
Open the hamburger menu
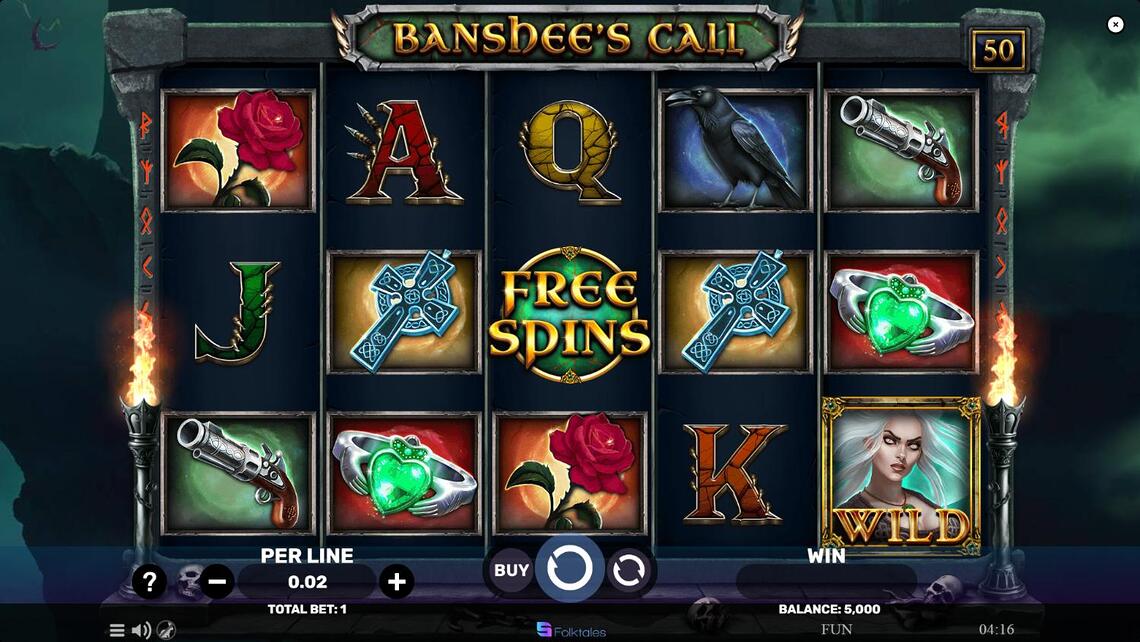(117, 630)
